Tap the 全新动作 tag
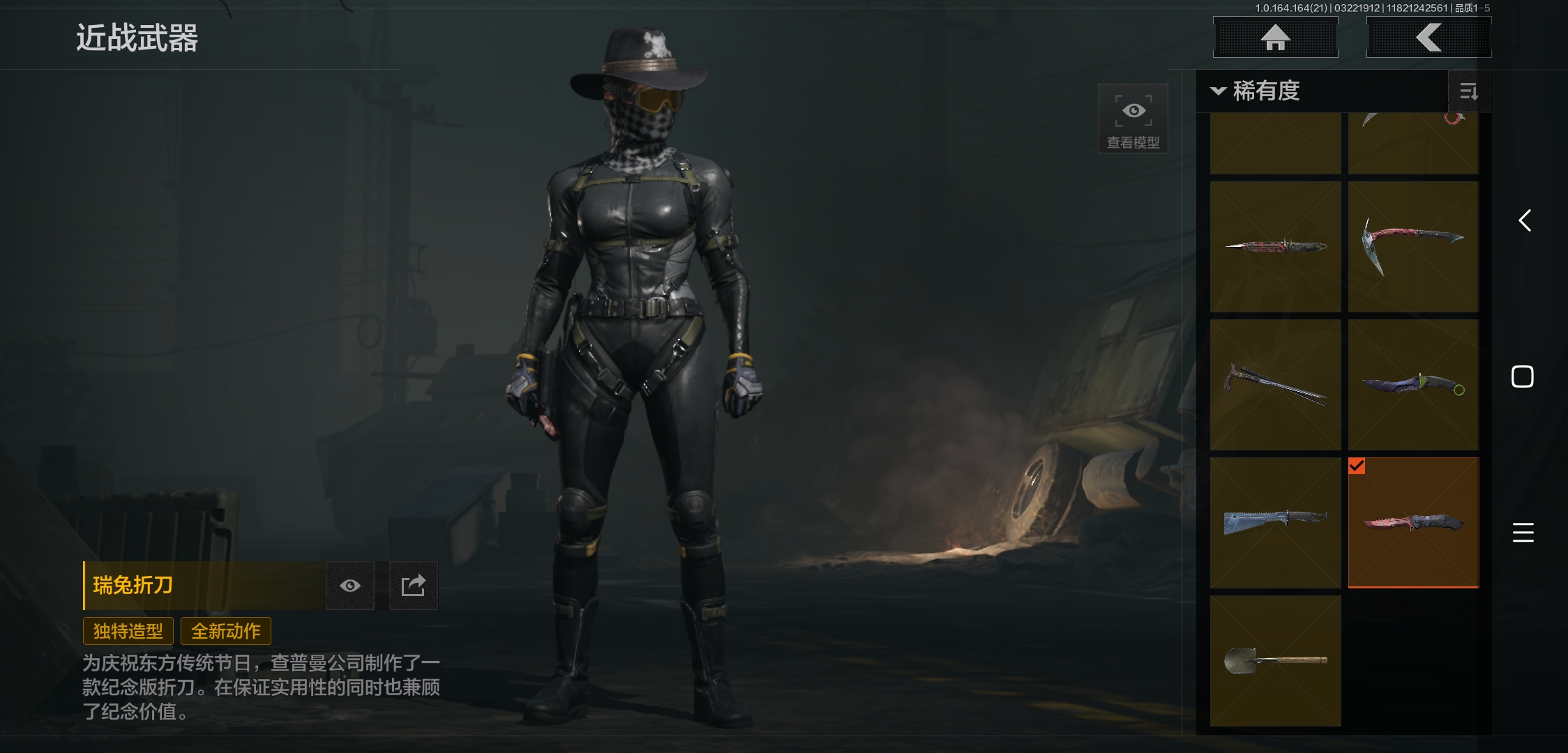The width and height of the screenshot is (1568, 753). [x=226, y=631]
